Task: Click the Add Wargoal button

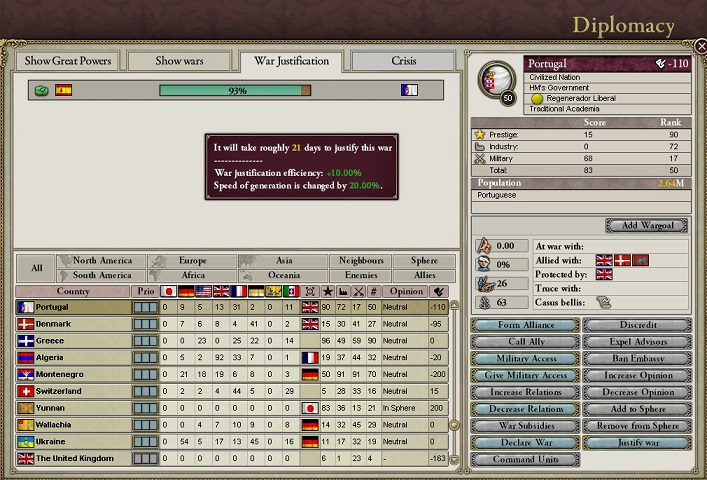Action: click(x=646, y=225)
